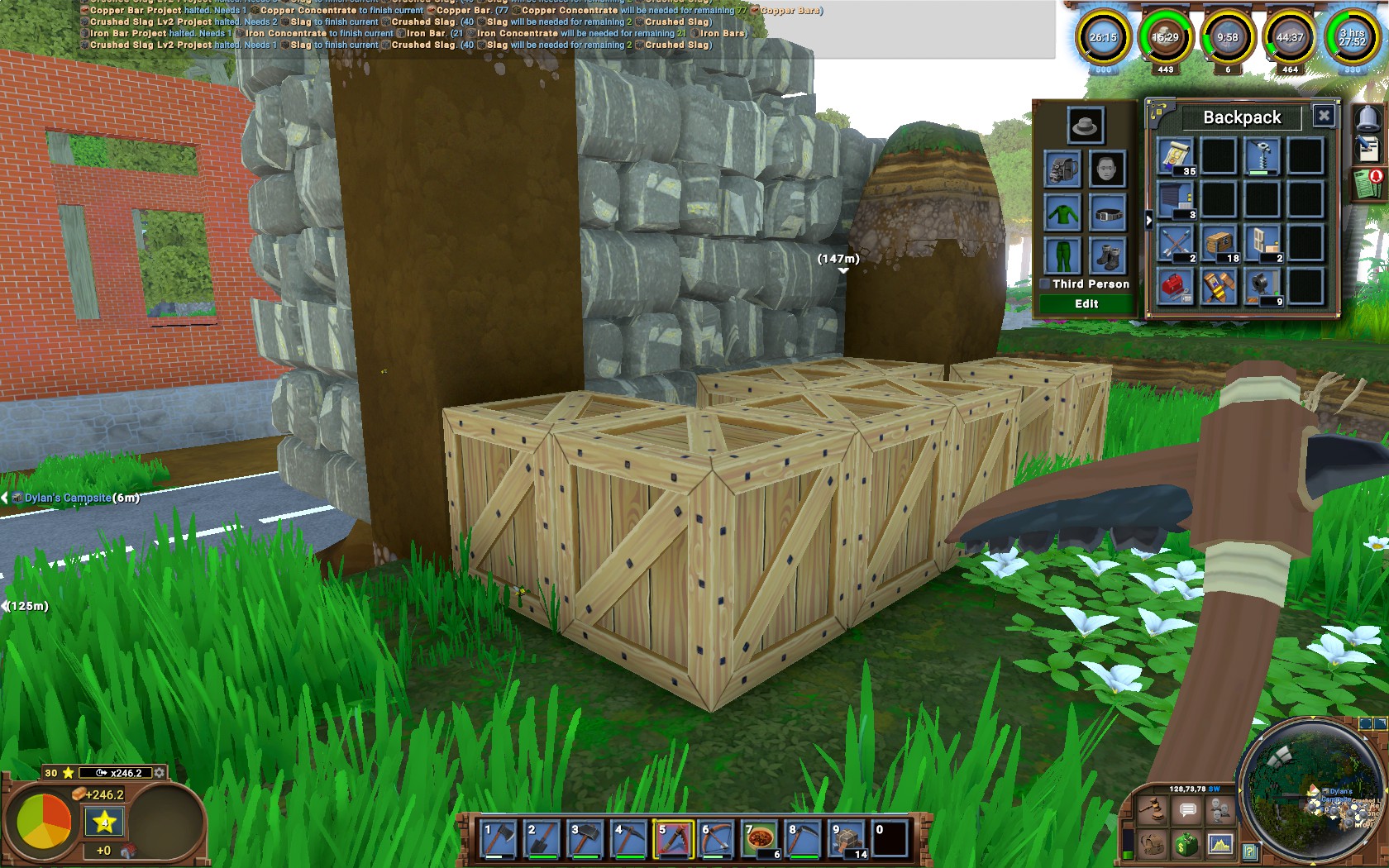Image resolution: width=1389 pixels, height=868 pixels.
Task: Open the economy money bag icon
Action: tap(1186, 846)
